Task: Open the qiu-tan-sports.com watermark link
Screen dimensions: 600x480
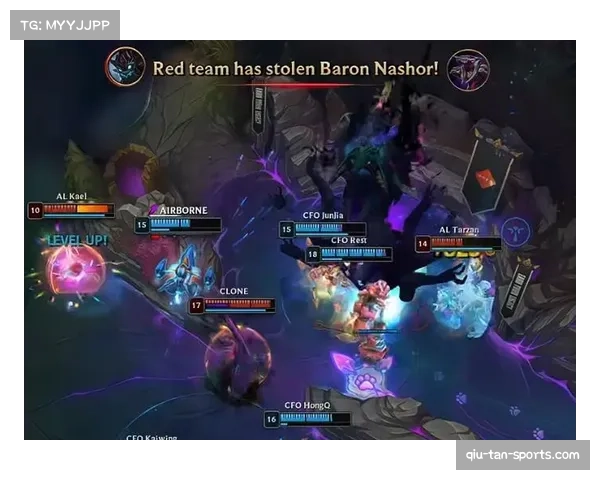Action: tap(523, 455)
